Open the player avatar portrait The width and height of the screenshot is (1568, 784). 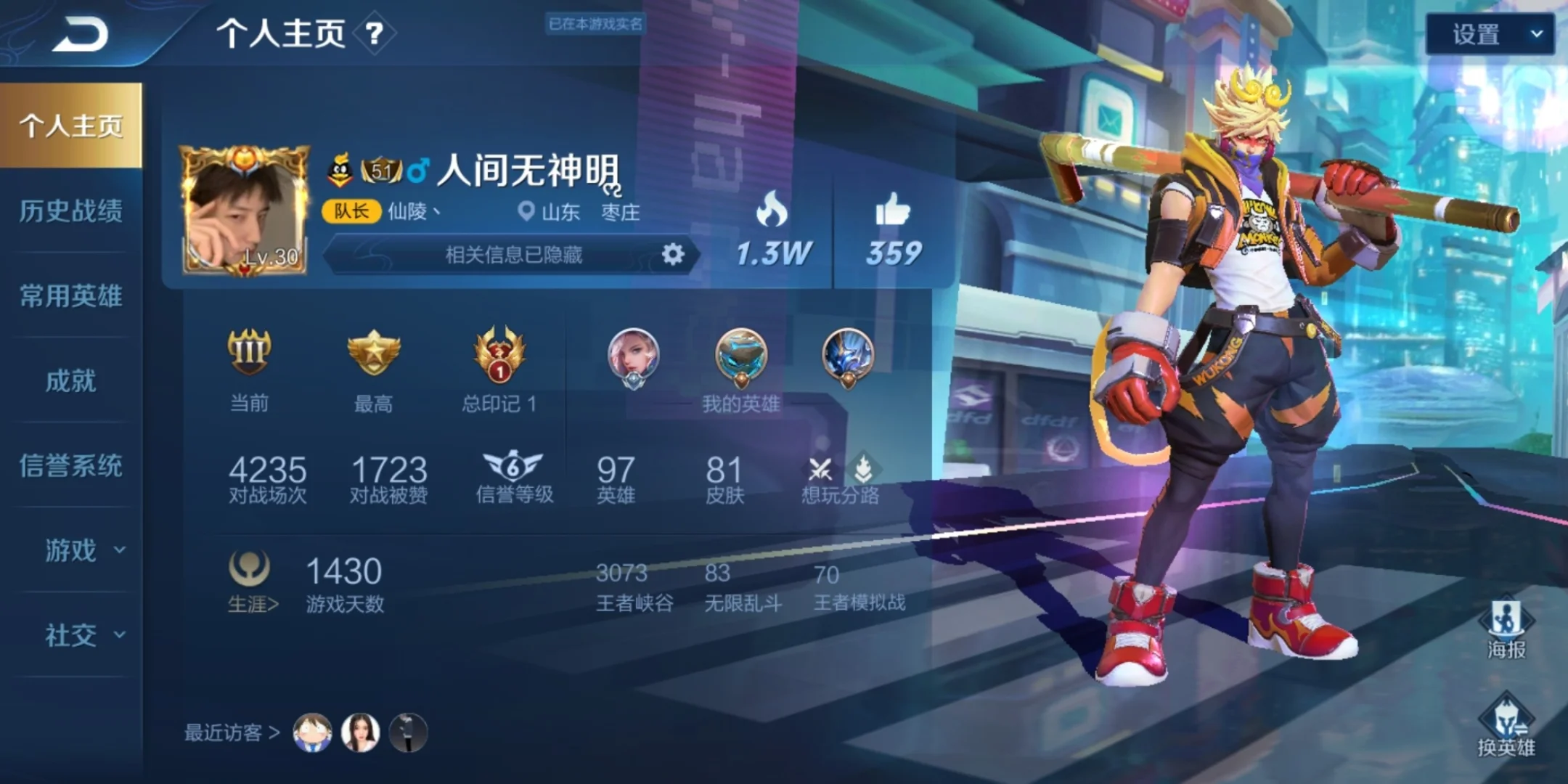(x=245, y=212)
